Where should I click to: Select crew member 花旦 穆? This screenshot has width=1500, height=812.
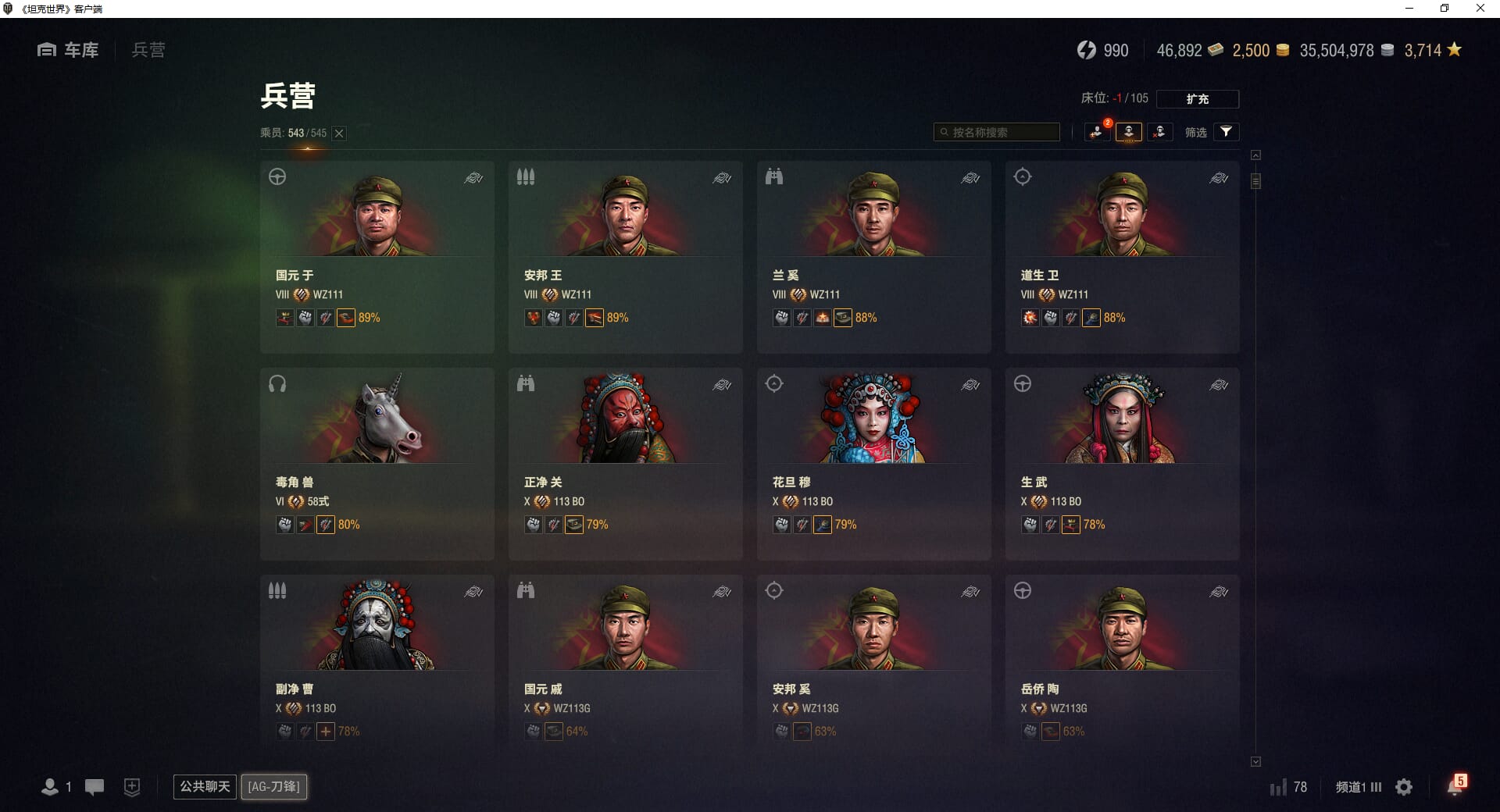pyautogui.click(x=873, y=464)
